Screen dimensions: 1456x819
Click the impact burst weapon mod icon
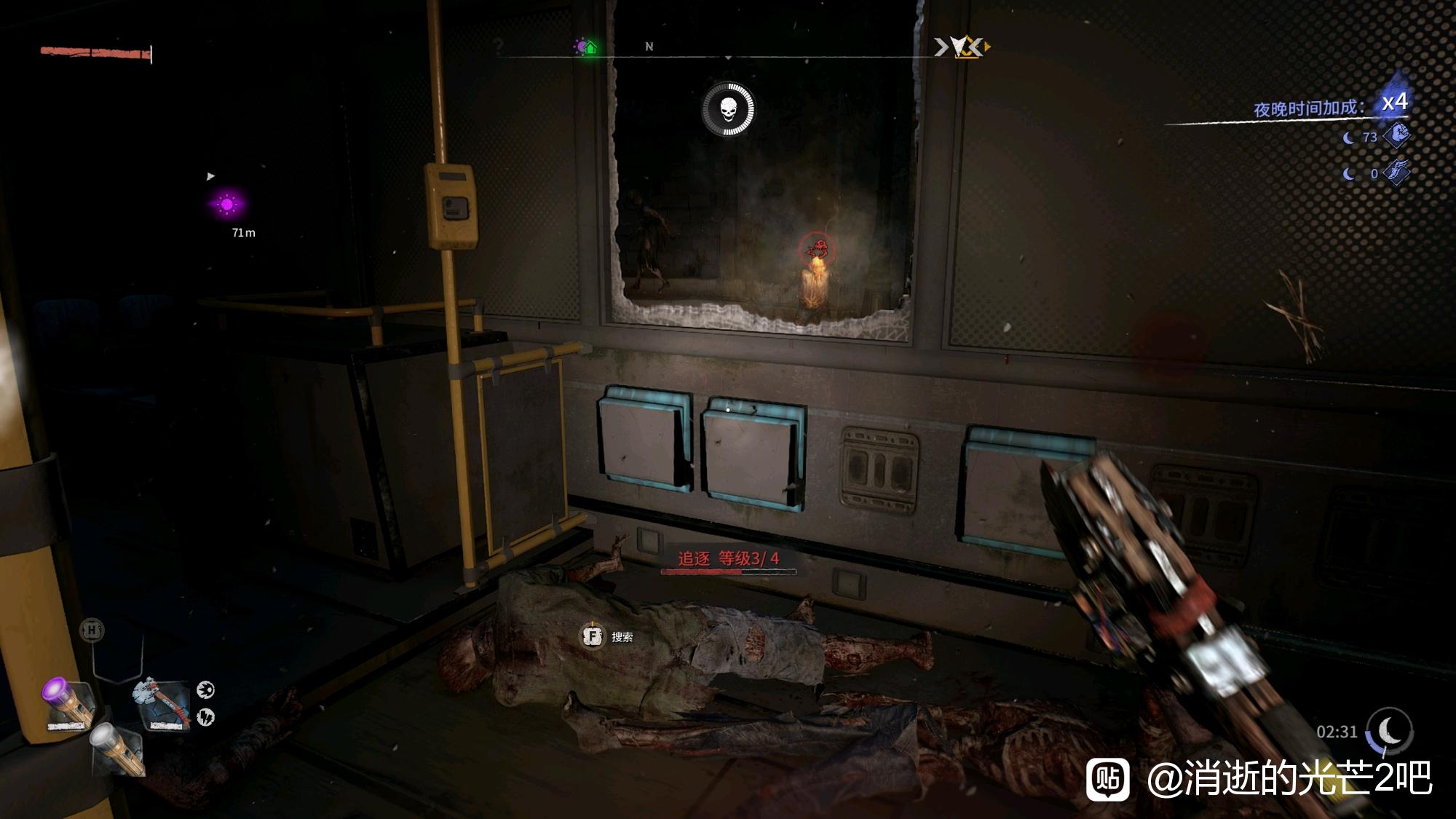click(206, 689)
